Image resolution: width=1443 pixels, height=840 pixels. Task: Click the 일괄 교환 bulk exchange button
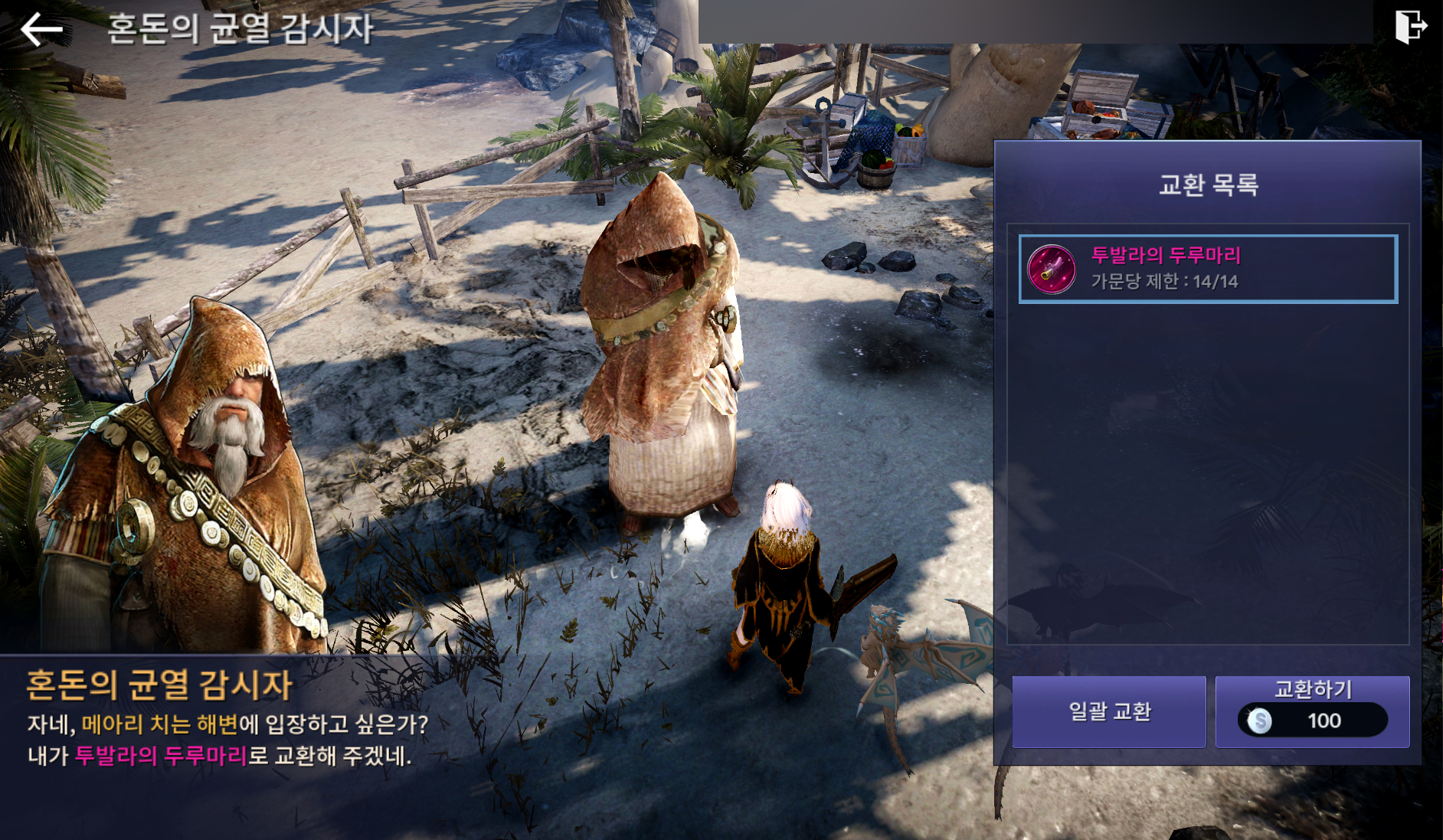pyautogui.click(x=1109, y=711)
